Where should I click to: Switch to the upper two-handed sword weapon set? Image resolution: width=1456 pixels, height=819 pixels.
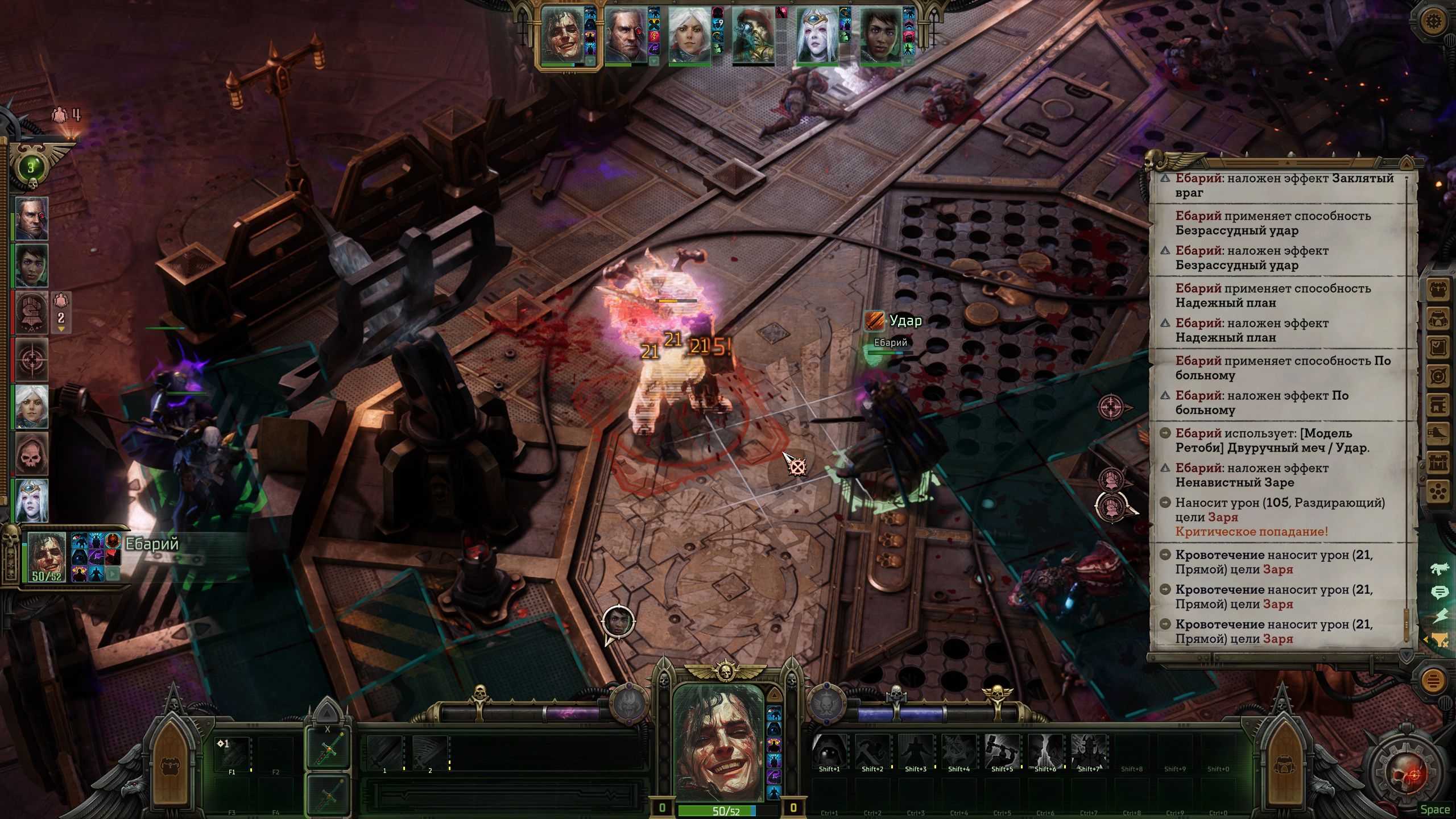(x=328, y=748)
